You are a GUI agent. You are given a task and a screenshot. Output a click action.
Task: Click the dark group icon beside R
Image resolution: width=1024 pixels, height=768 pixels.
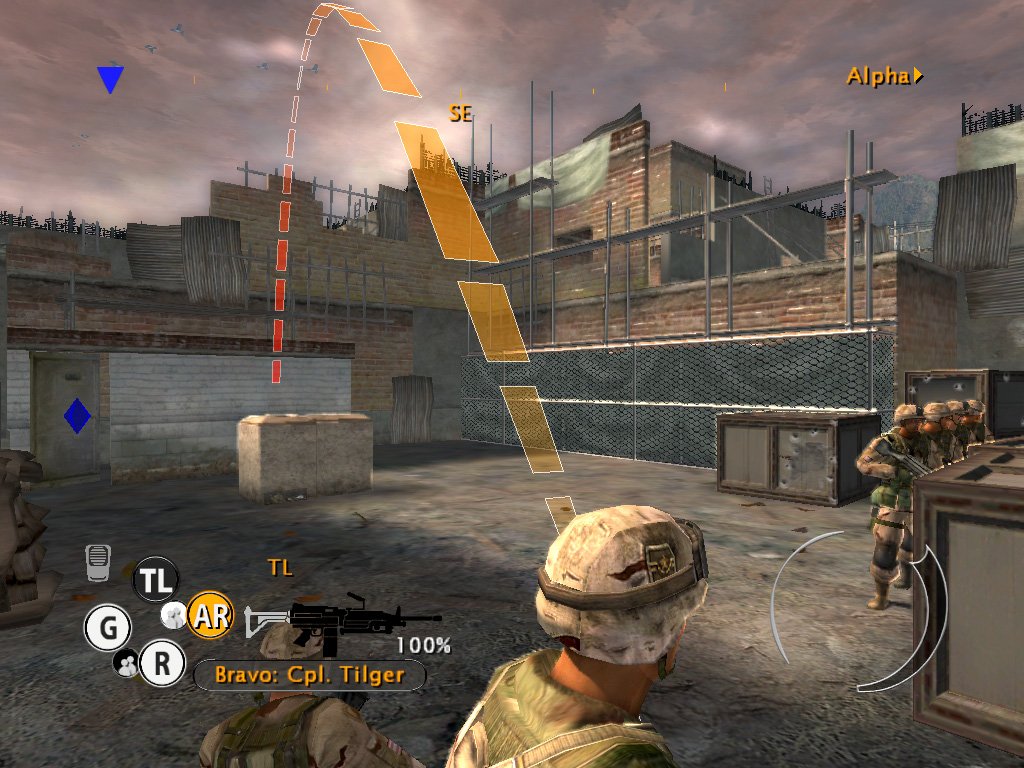click(x=127, y=662)
